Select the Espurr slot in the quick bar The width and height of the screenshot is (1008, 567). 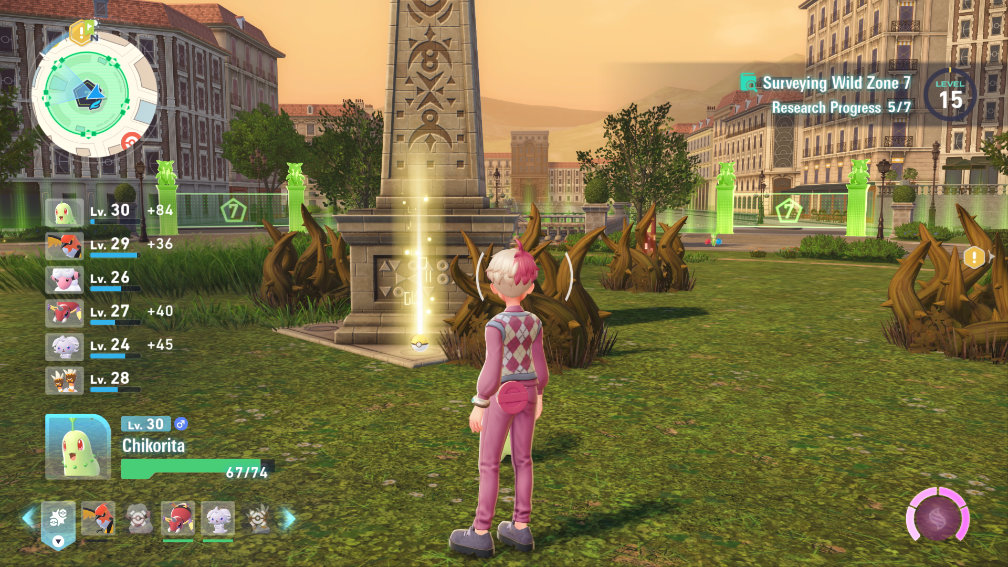coord(217,518)
